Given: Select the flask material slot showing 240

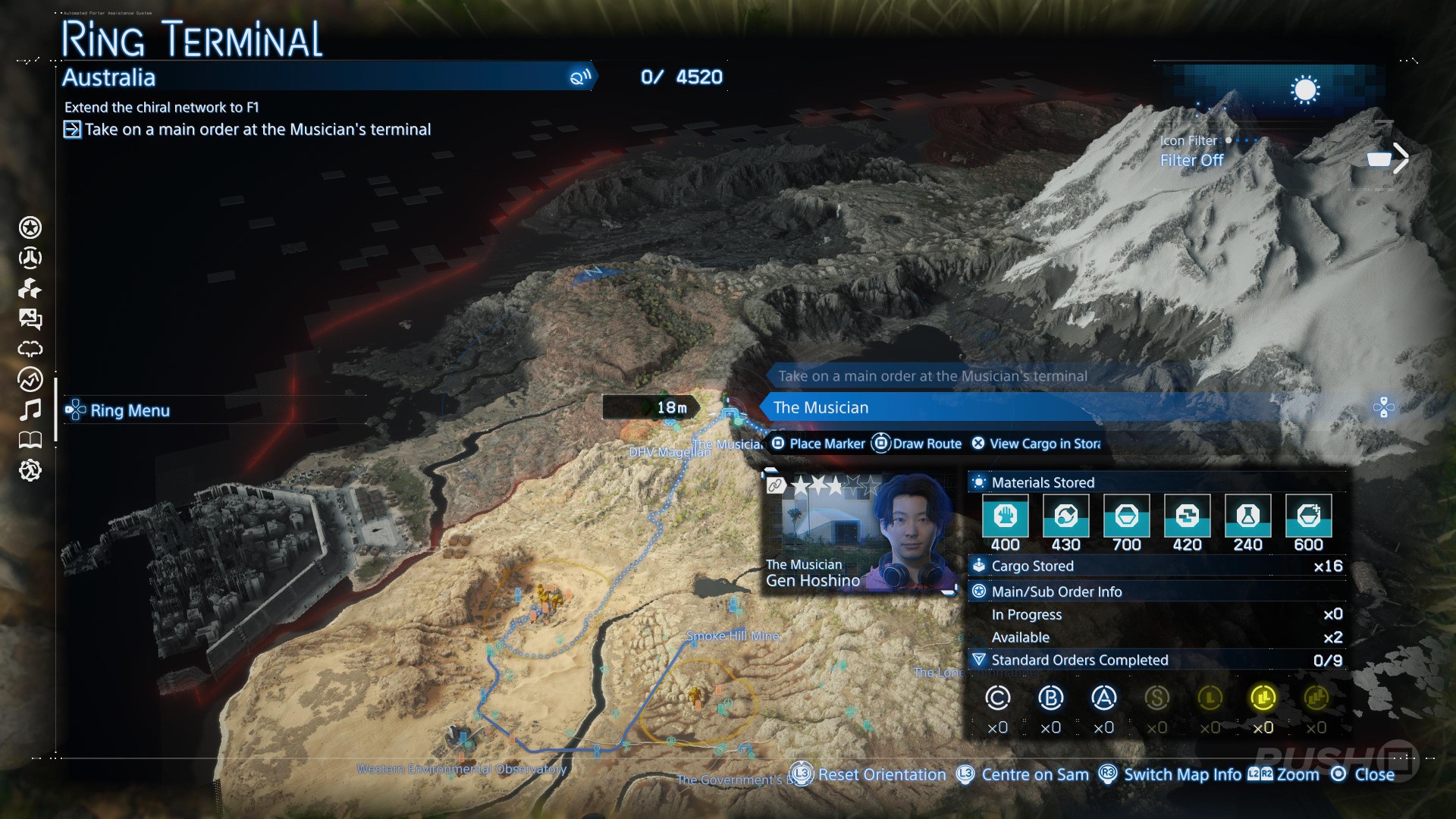Looking at the screenshot, I should pyautogui.click(x=1247, y=516).
